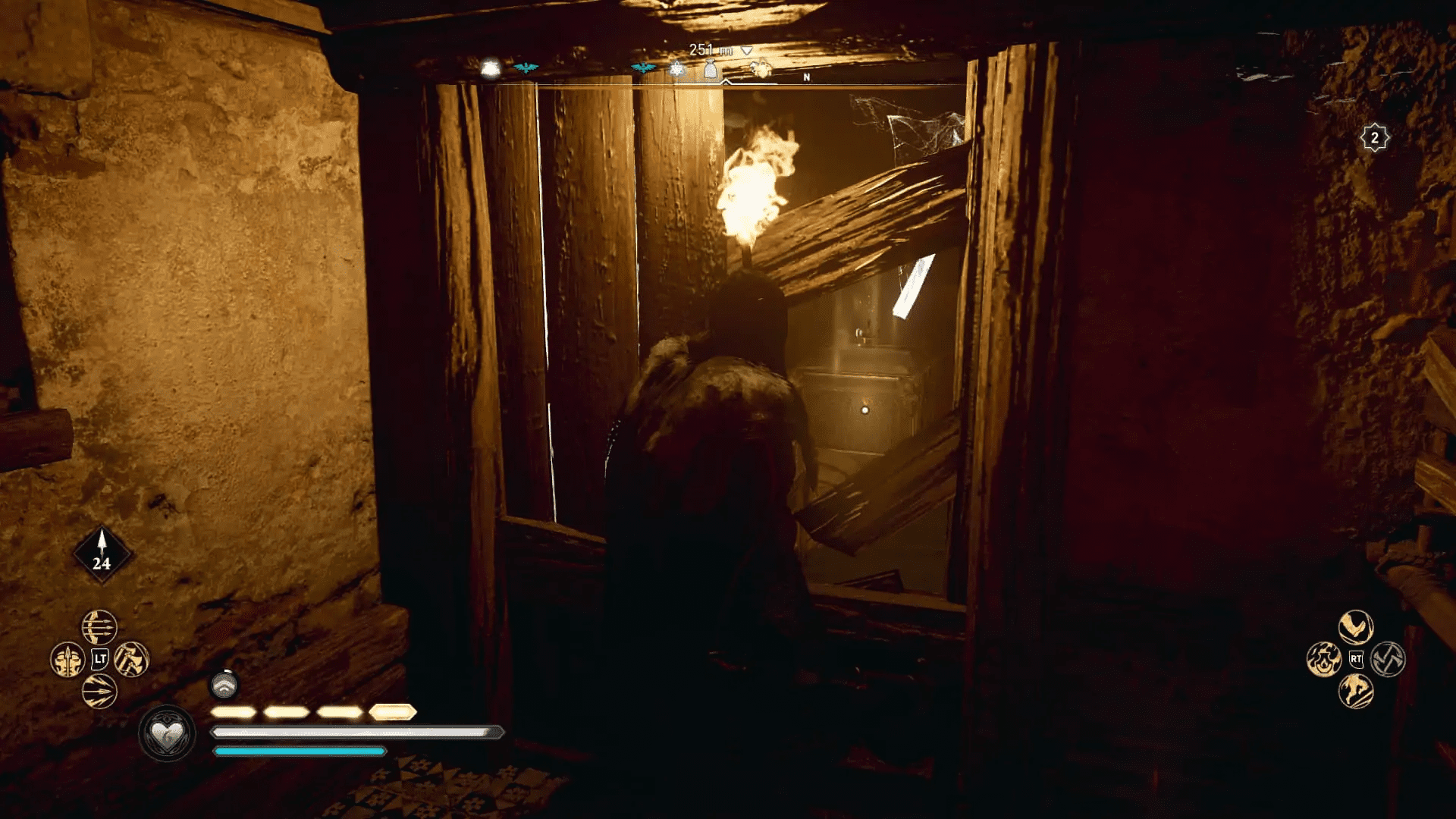
Task: Select the RT melee ability cluster's top icon
Action: (1356, 626)
